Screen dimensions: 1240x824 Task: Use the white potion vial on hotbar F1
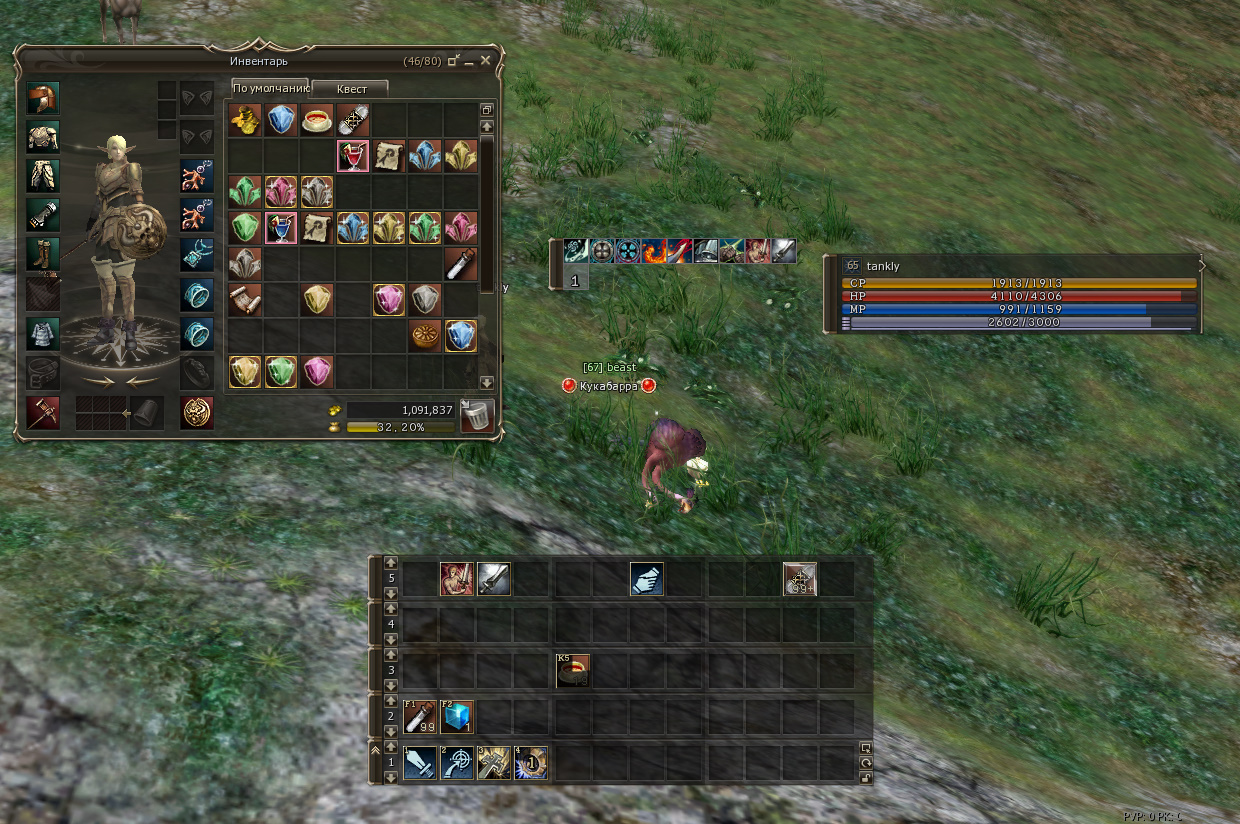(420, 716)
